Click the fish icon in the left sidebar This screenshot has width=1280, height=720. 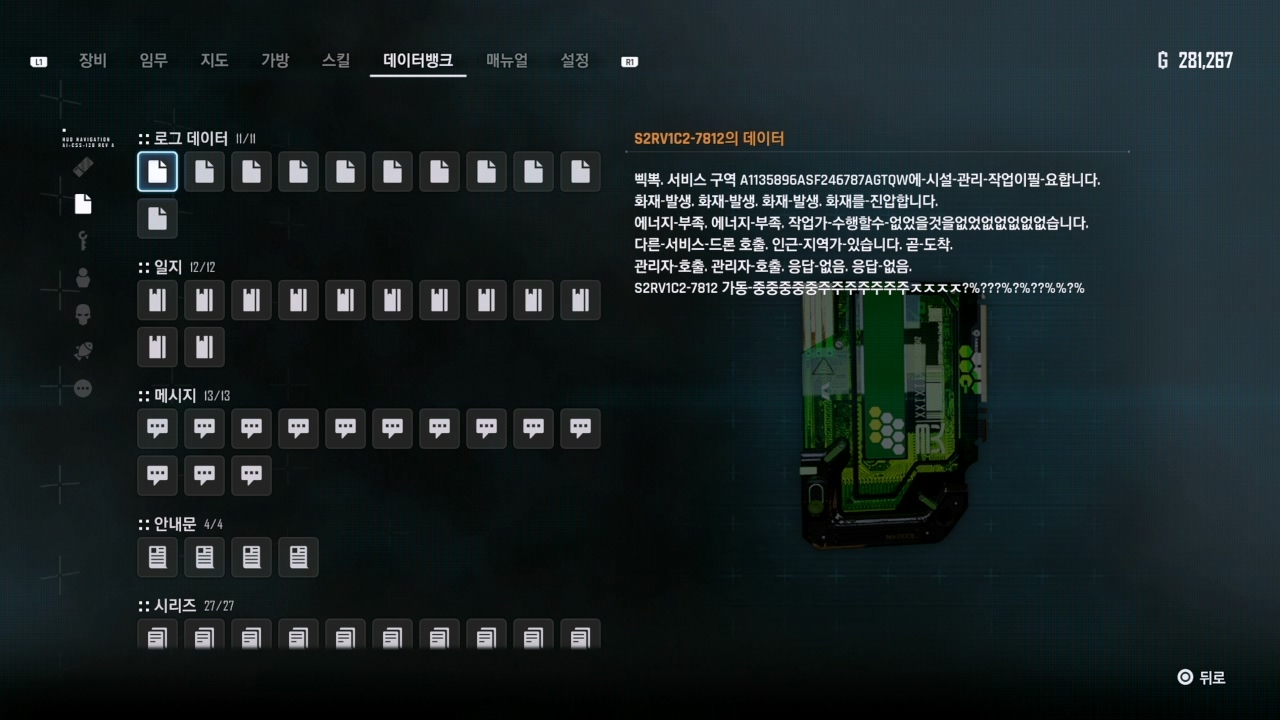tap(83, 350)
